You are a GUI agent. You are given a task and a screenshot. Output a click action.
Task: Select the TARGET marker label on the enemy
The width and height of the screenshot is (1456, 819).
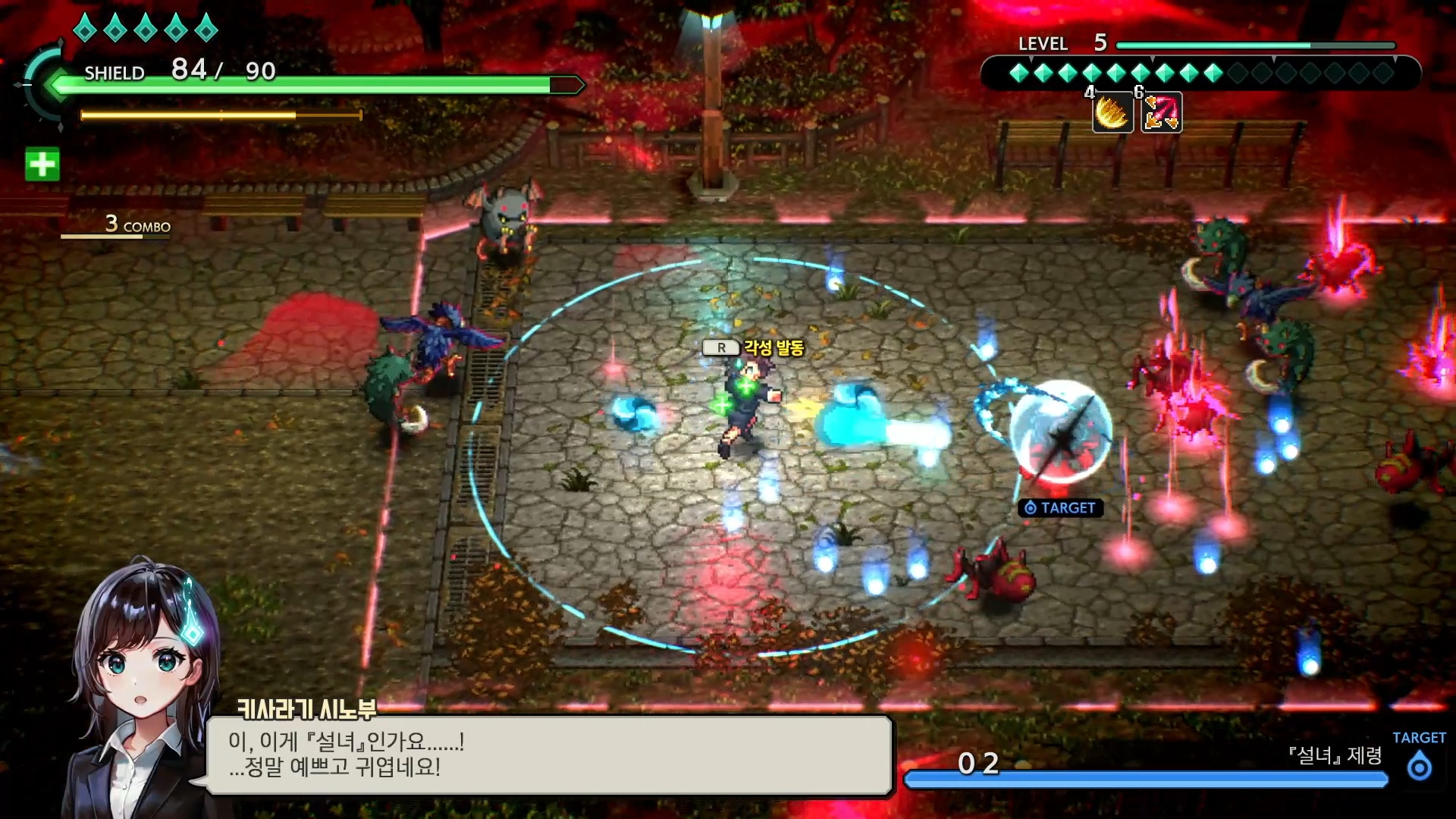pos(1061,508)
